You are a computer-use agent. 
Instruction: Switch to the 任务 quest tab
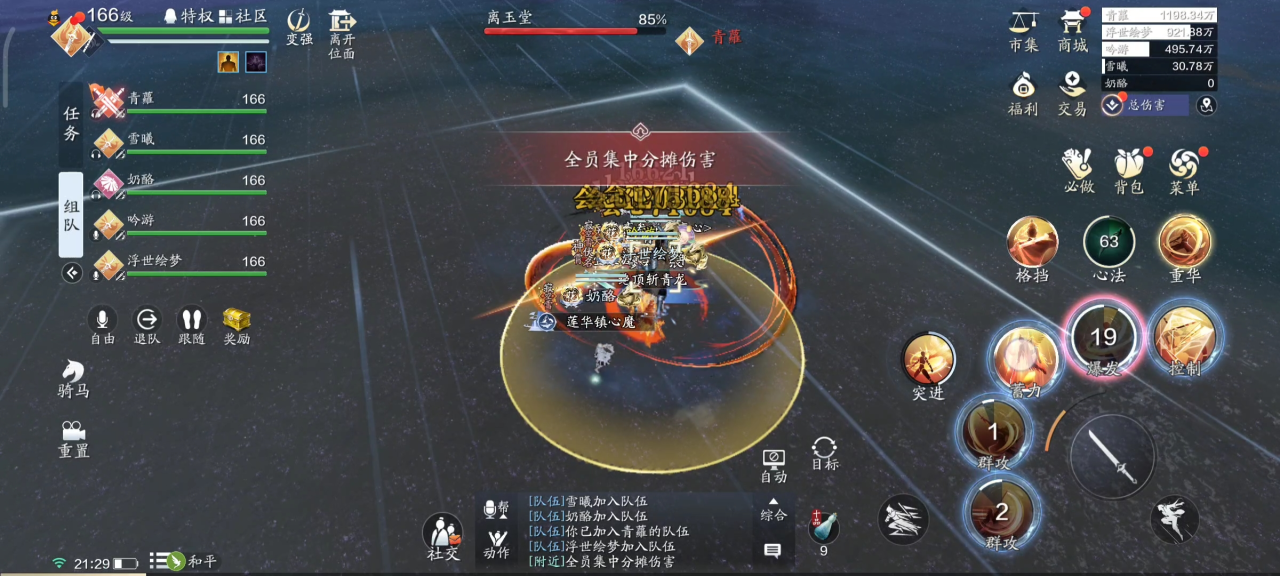tap(71, 124)
